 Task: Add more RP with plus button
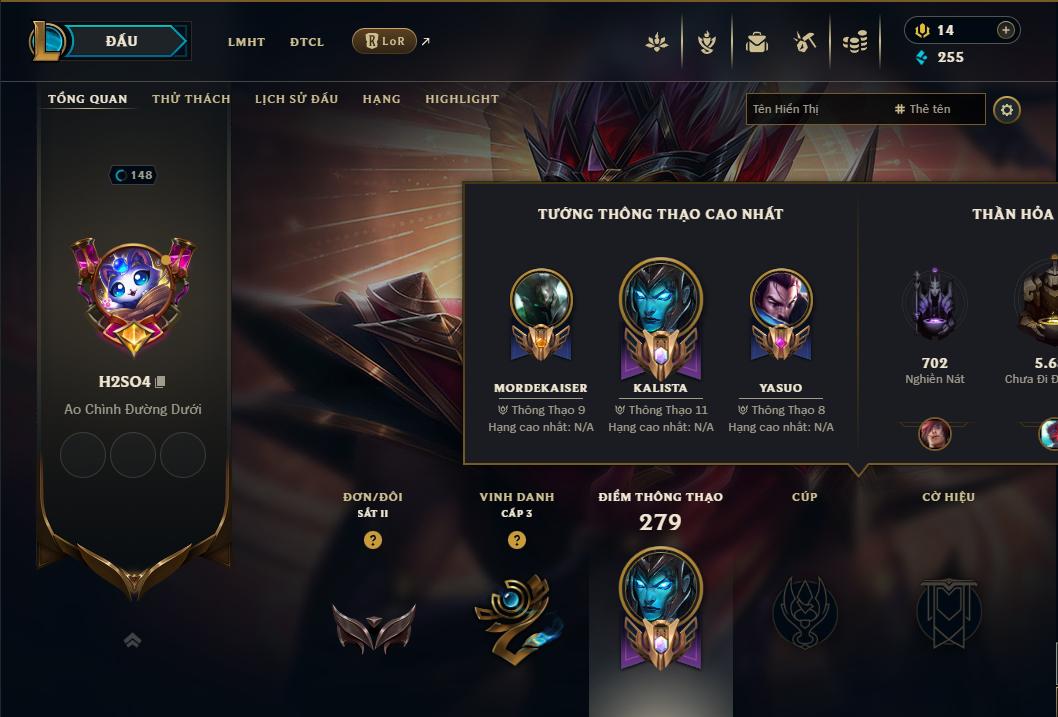(1006, 30)
